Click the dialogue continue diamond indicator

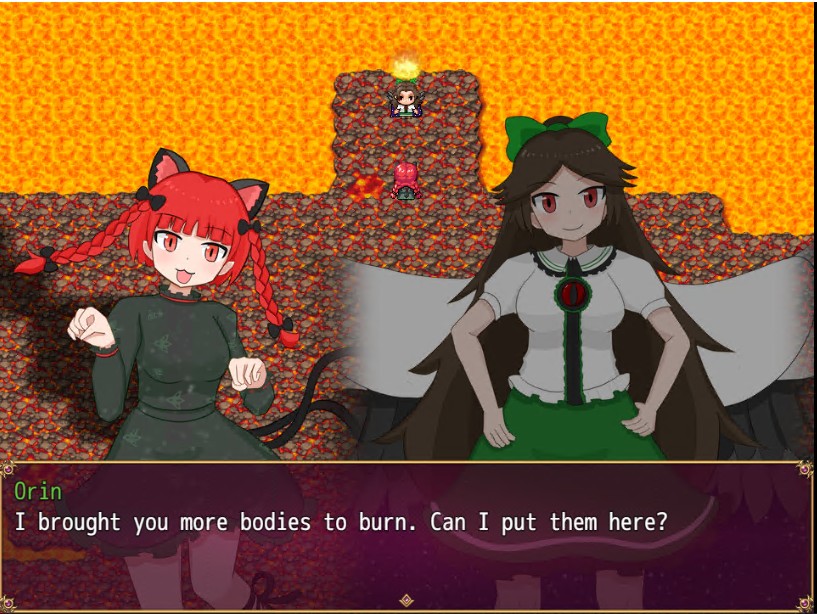coord(406,600)
